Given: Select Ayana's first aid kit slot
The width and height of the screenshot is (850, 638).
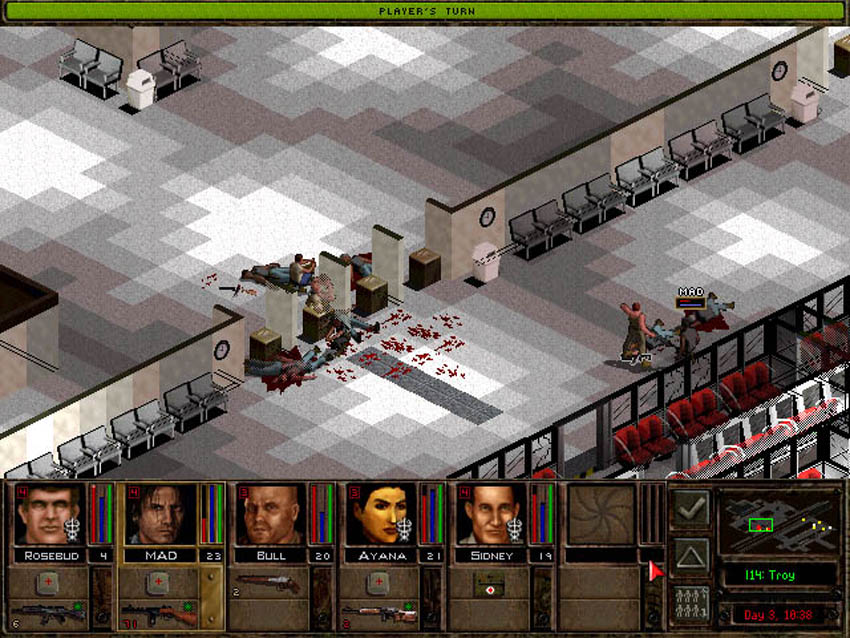Looking at the screenshot, I should point(376,582).
